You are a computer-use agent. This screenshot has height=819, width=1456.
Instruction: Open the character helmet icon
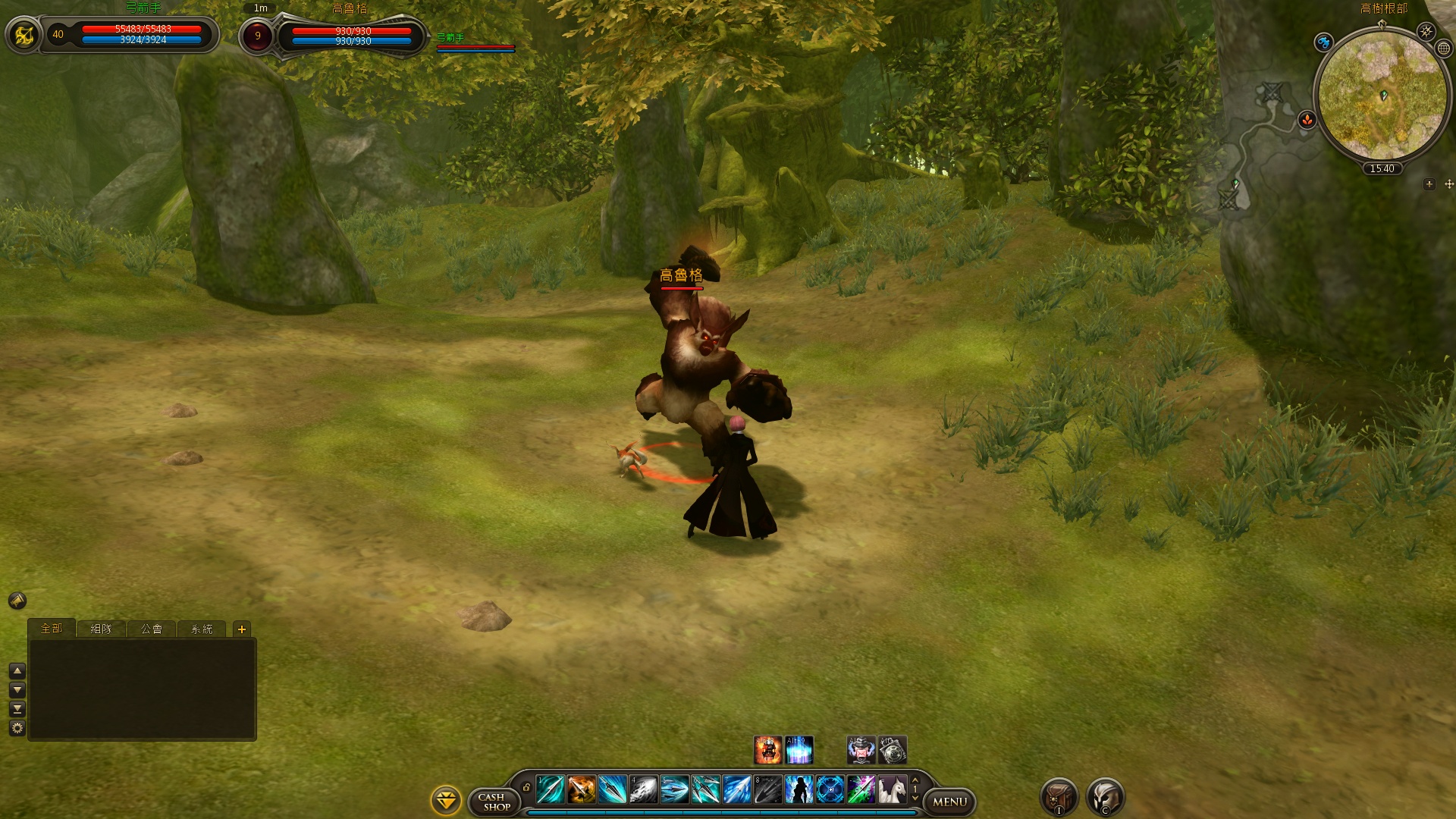pos(1106,797)
